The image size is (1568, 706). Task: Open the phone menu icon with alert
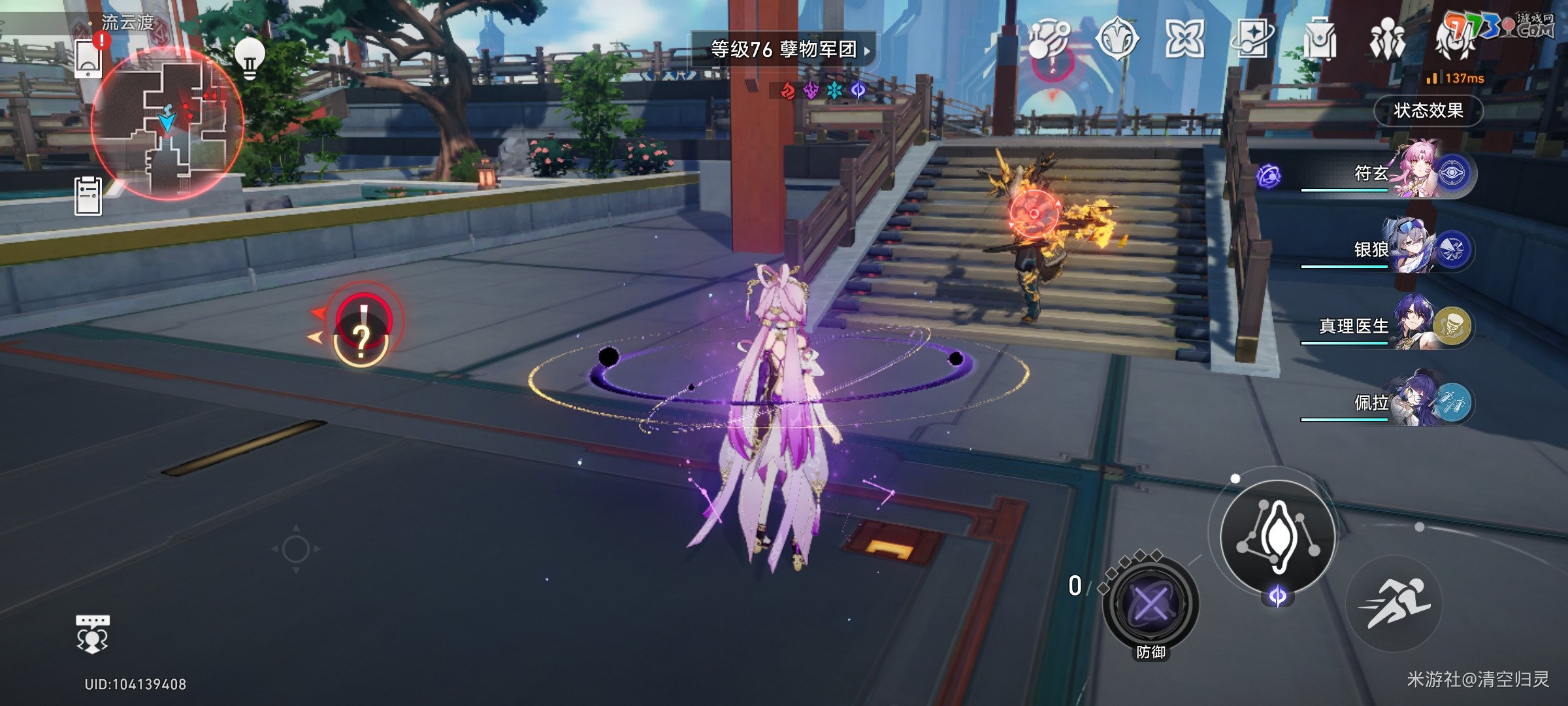pos(88,59)
